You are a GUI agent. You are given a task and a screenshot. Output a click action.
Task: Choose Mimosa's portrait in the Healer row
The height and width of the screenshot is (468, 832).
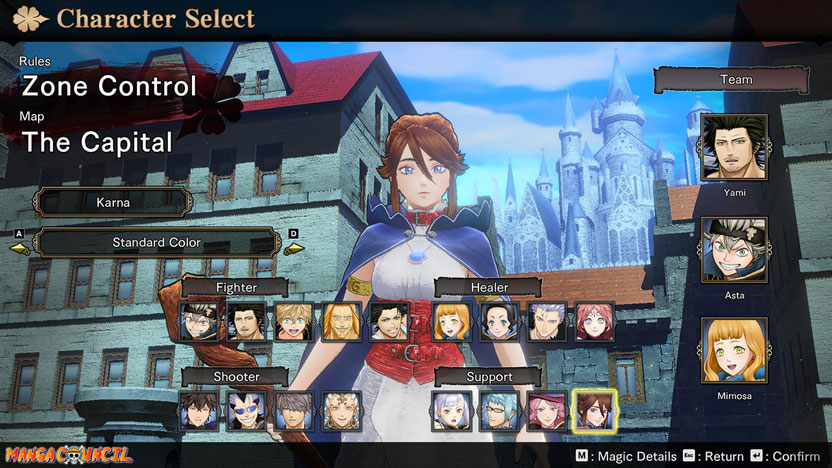[x=452, y=322]
